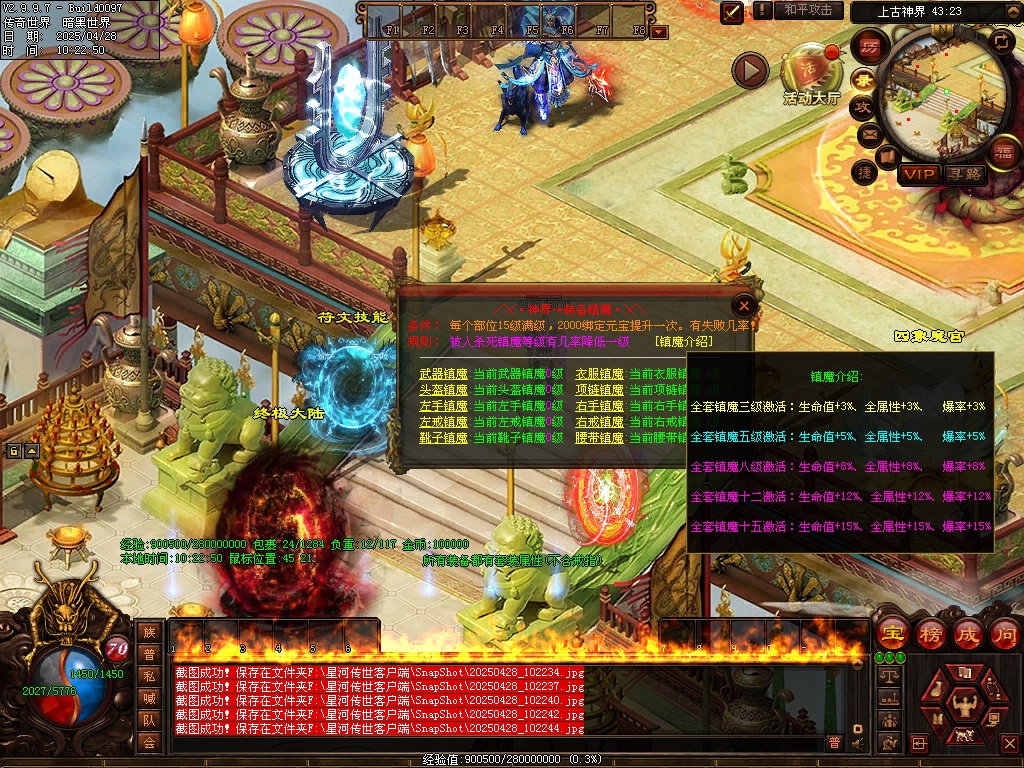
Task: Open the 福 welfare icon
Action: 1004,152
